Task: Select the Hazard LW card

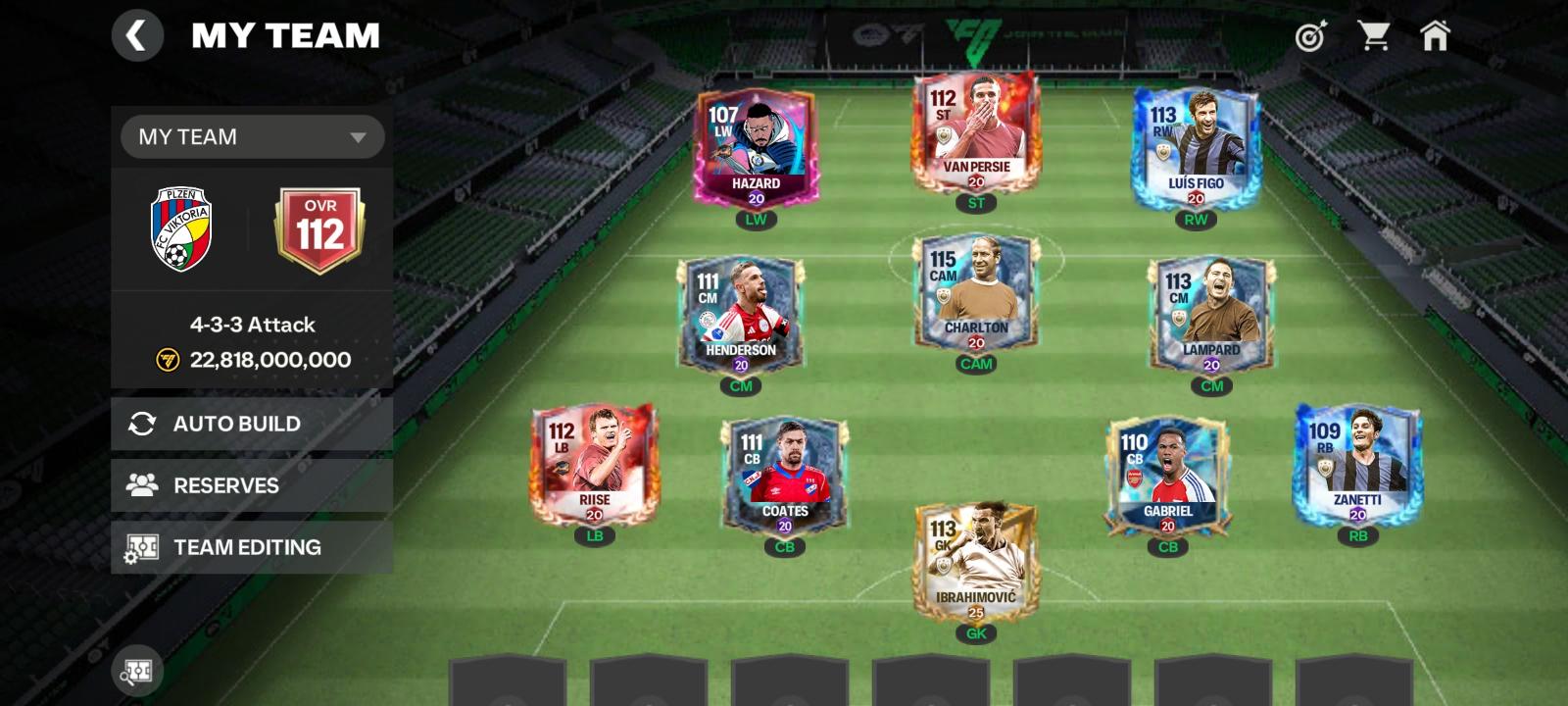Action: tap(756, 147)
